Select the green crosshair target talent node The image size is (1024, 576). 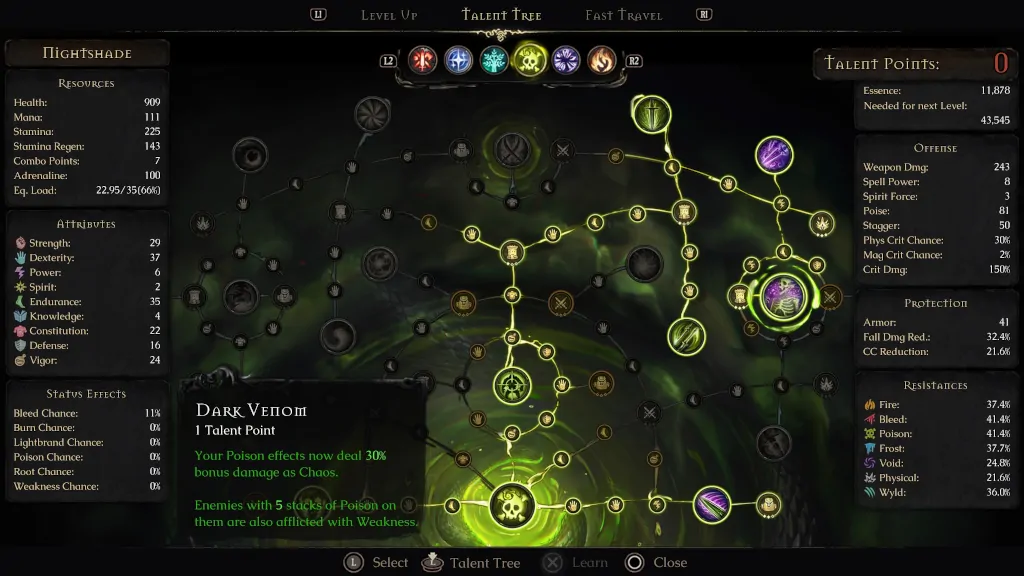click(x=513, y=385)
